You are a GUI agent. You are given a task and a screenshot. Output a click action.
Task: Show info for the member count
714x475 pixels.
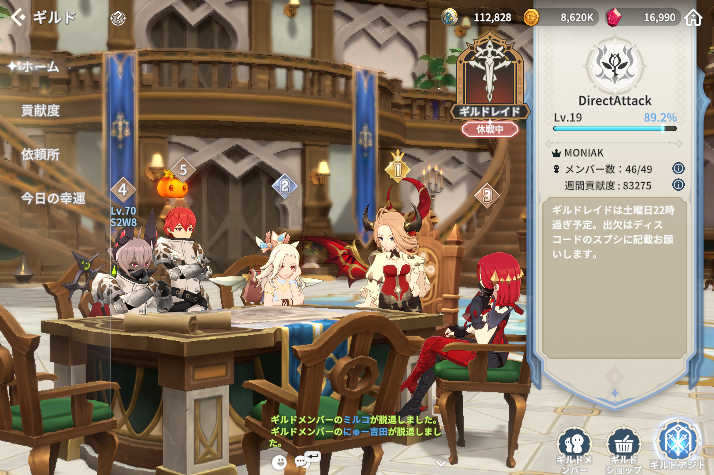[678, 168]
